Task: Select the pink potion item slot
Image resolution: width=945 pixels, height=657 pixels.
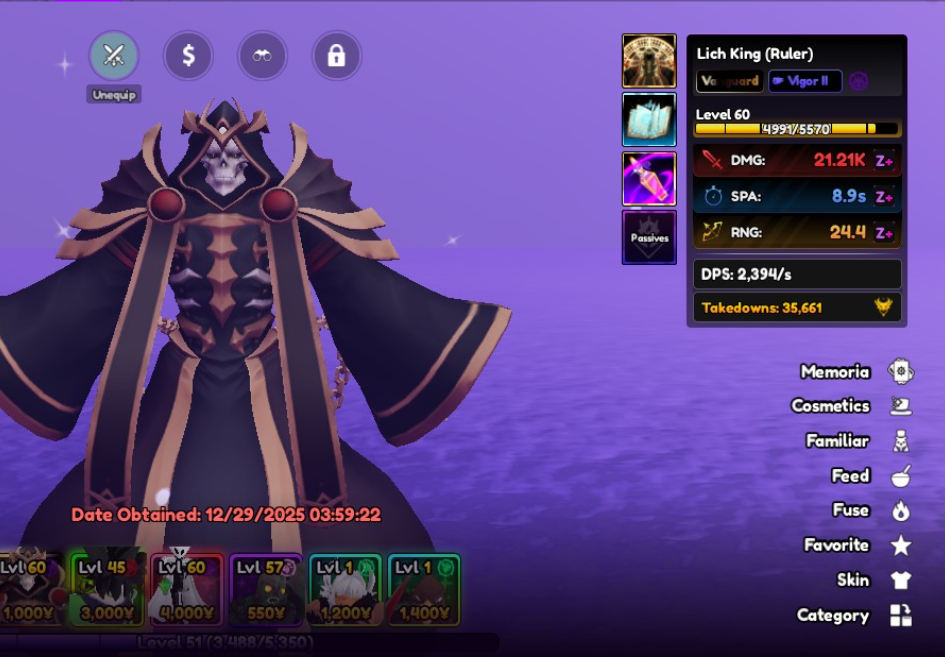Action: (649, 178)
